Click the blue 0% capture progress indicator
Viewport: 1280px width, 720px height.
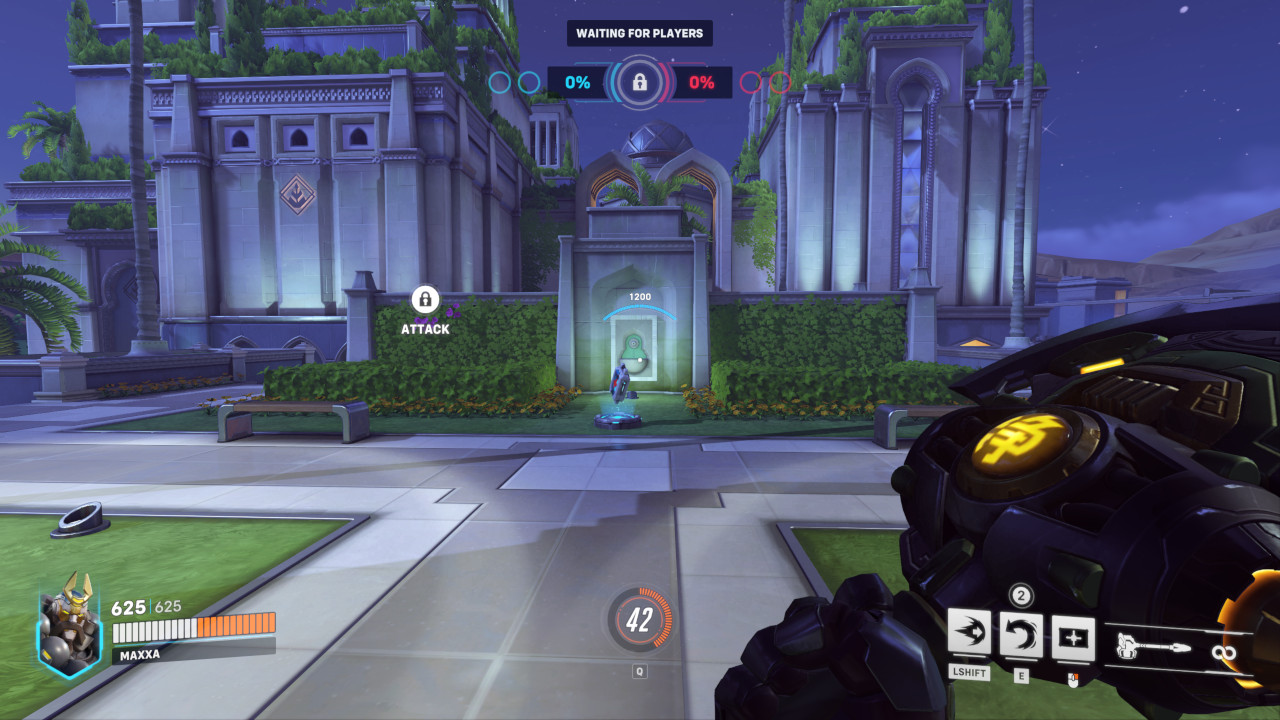pos(577,82)
